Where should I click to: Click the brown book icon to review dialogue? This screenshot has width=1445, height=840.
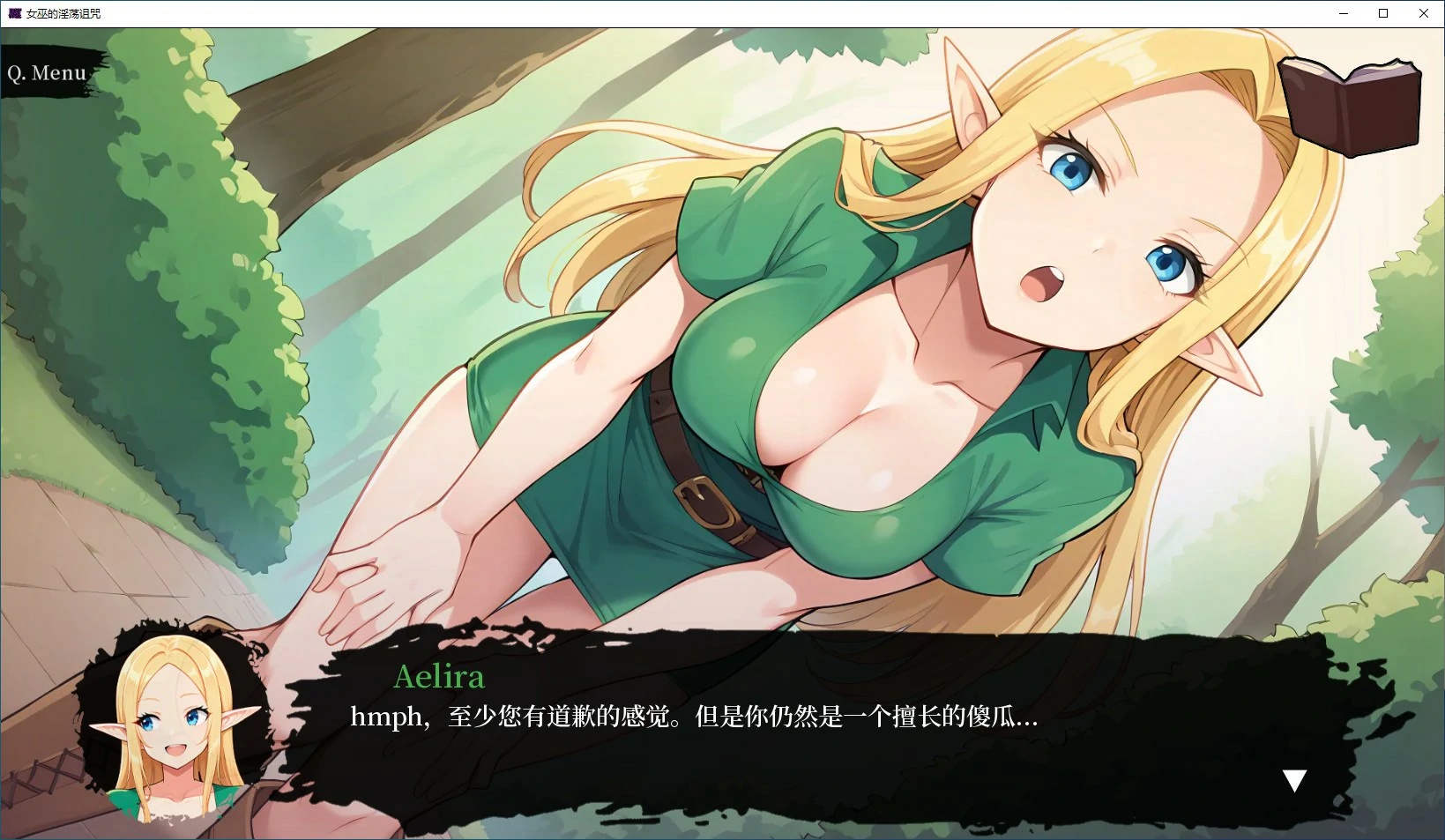click(x=1349, y=104)
